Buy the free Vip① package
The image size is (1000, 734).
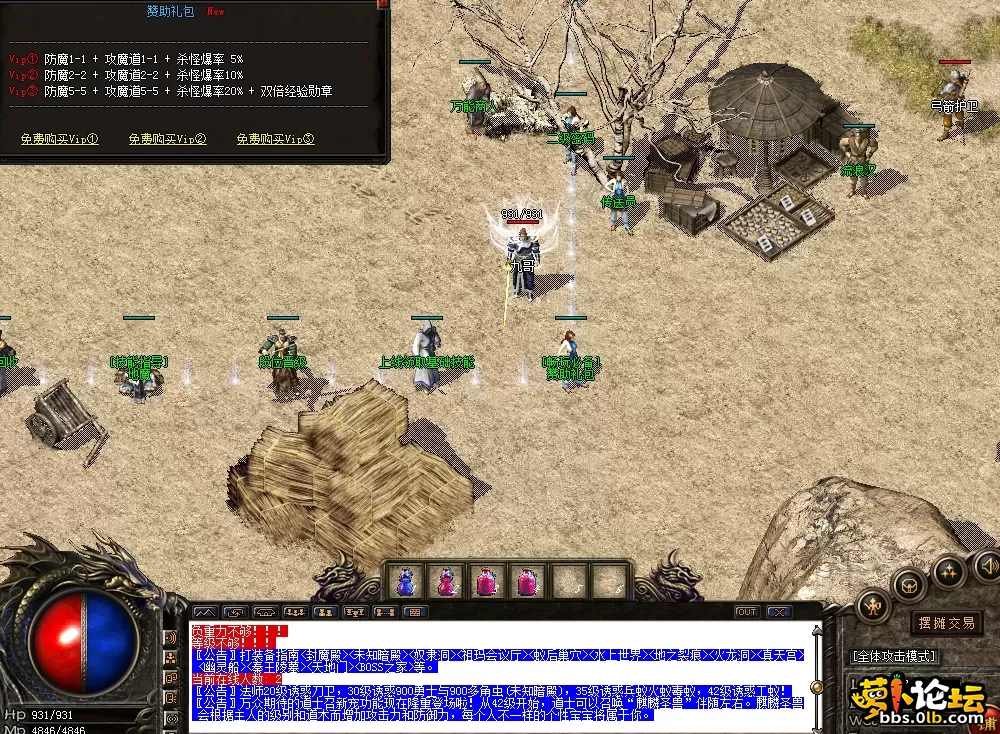click(x=59, y=139)
